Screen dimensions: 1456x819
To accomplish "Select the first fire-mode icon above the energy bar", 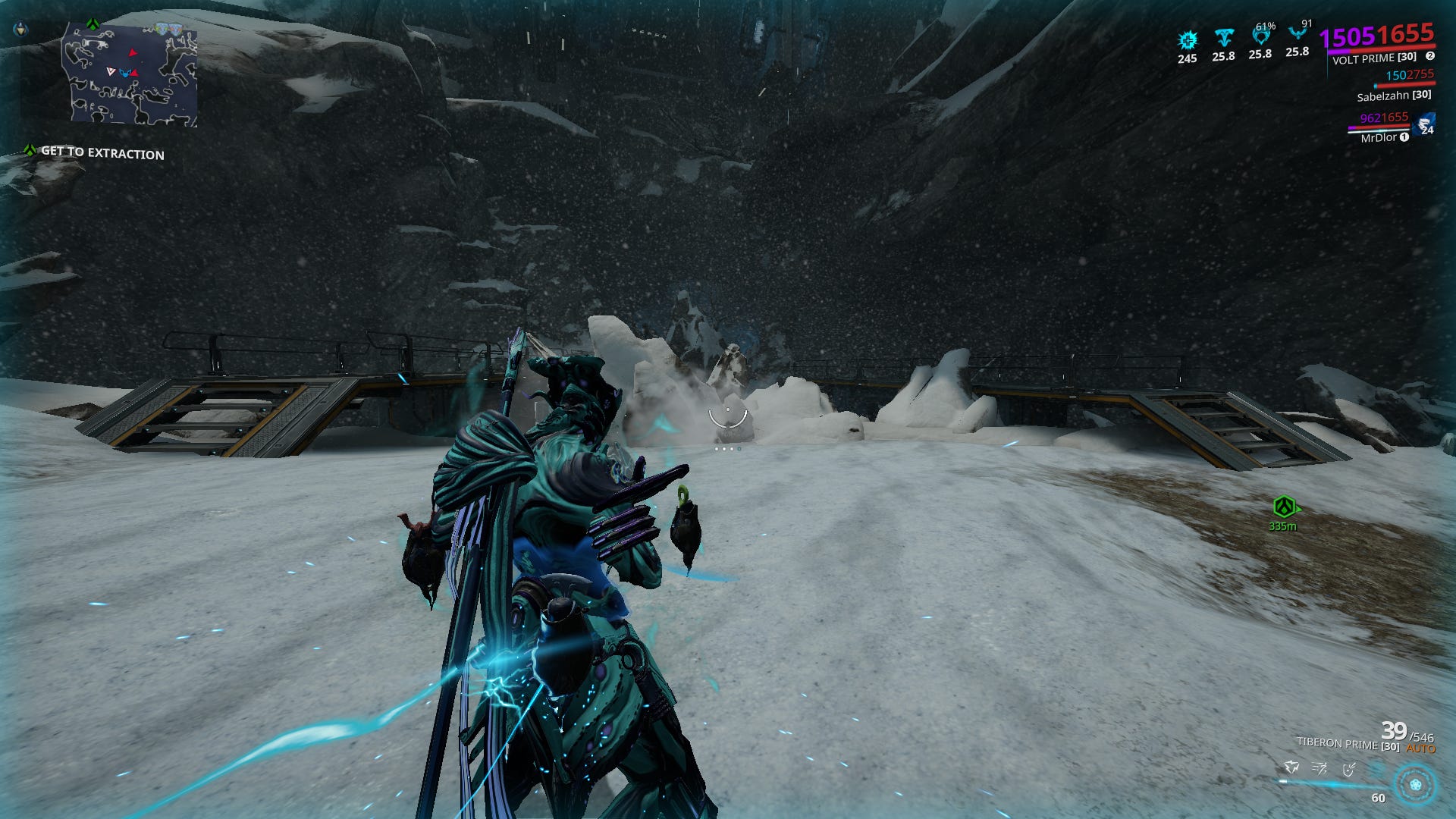I will point(1291,768).
